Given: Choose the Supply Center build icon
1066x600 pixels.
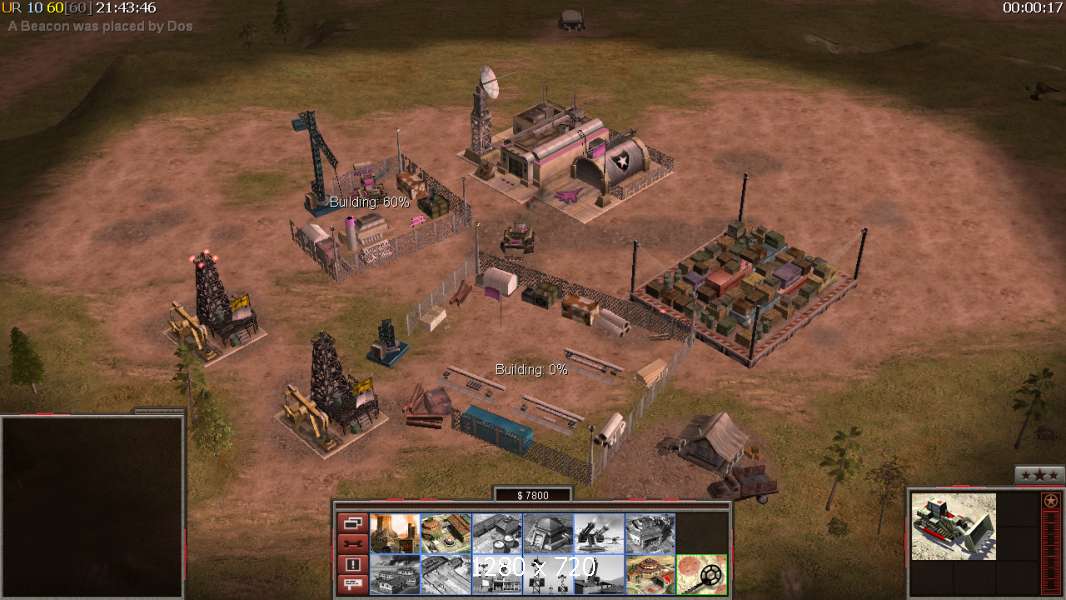Looking at the screenshot, I should [497, 533].
